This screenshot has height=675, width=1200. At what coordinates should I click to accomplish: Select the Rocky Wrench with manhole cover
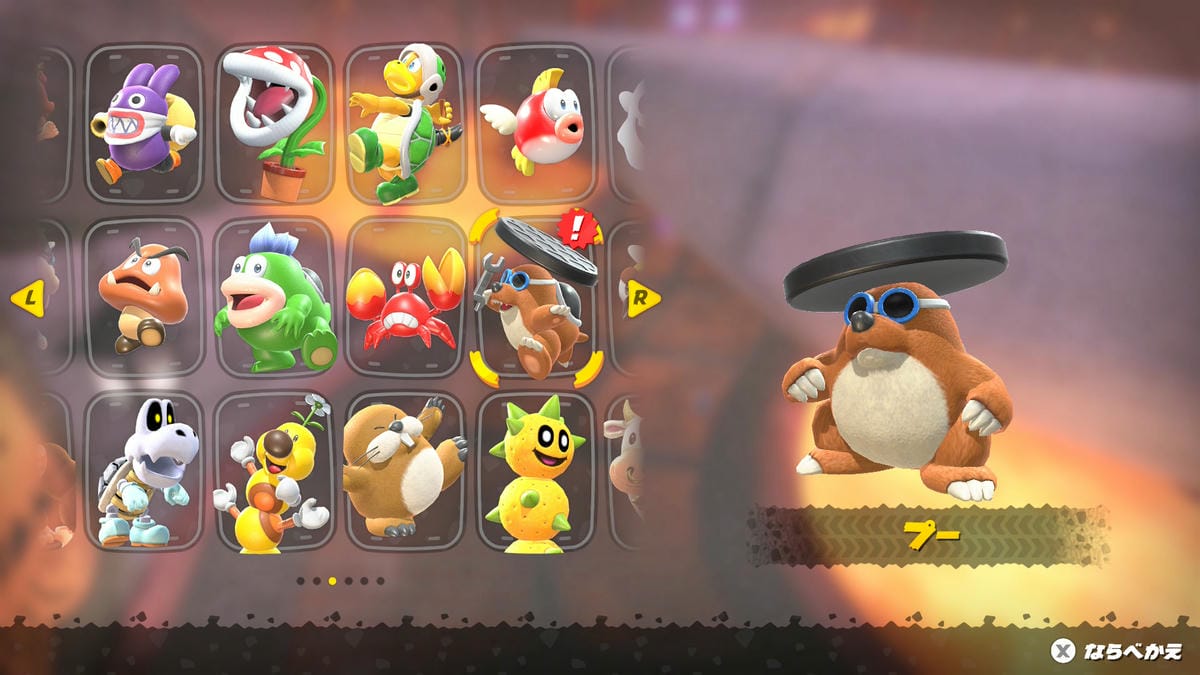pyautogui.click(x=534, y=297)
